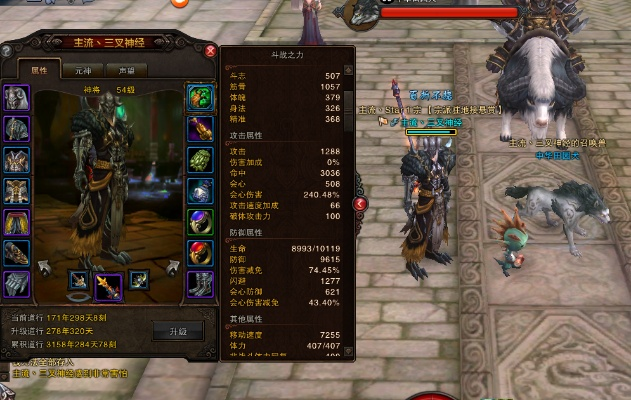Select the red gem ring slot
Image resolution: width=631 pixels, height=400 pixels.
click(200, 253)
